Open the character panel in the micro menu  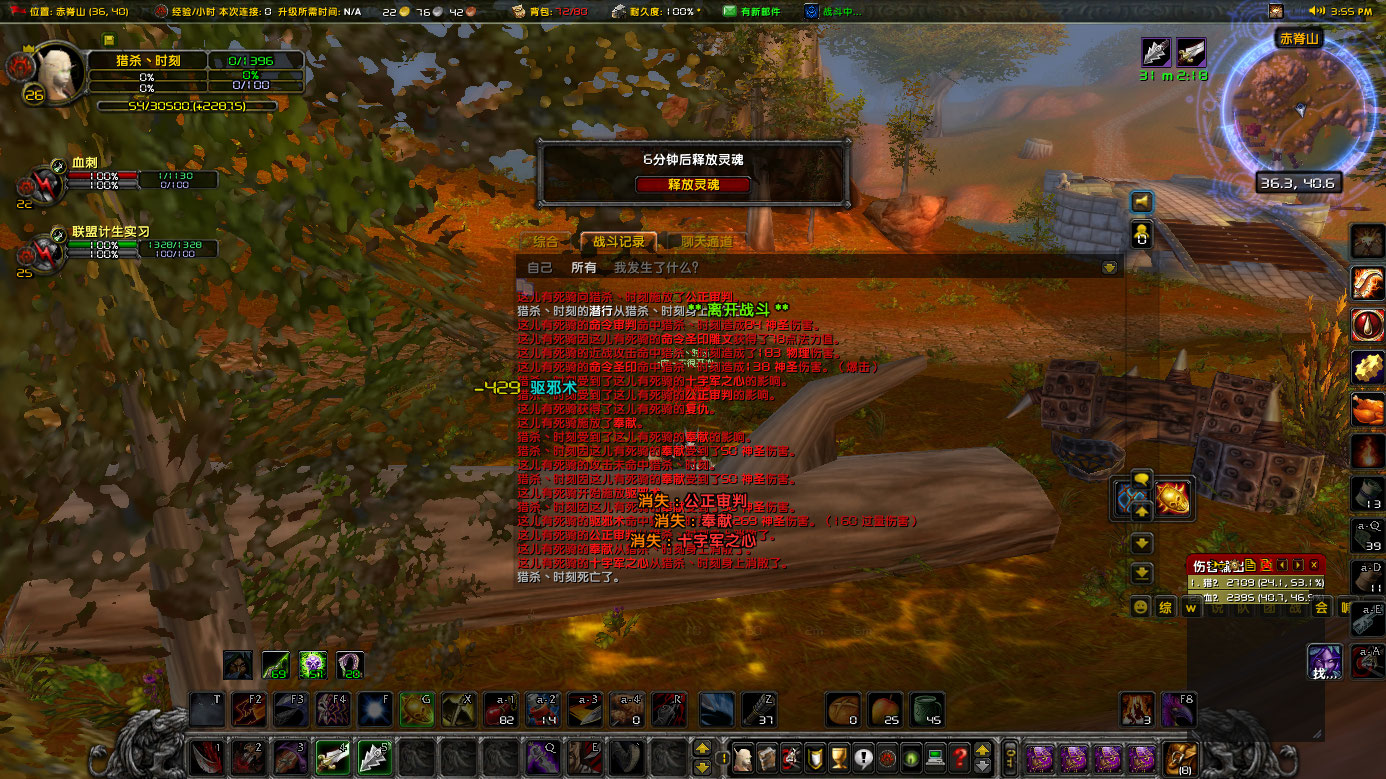743,757
